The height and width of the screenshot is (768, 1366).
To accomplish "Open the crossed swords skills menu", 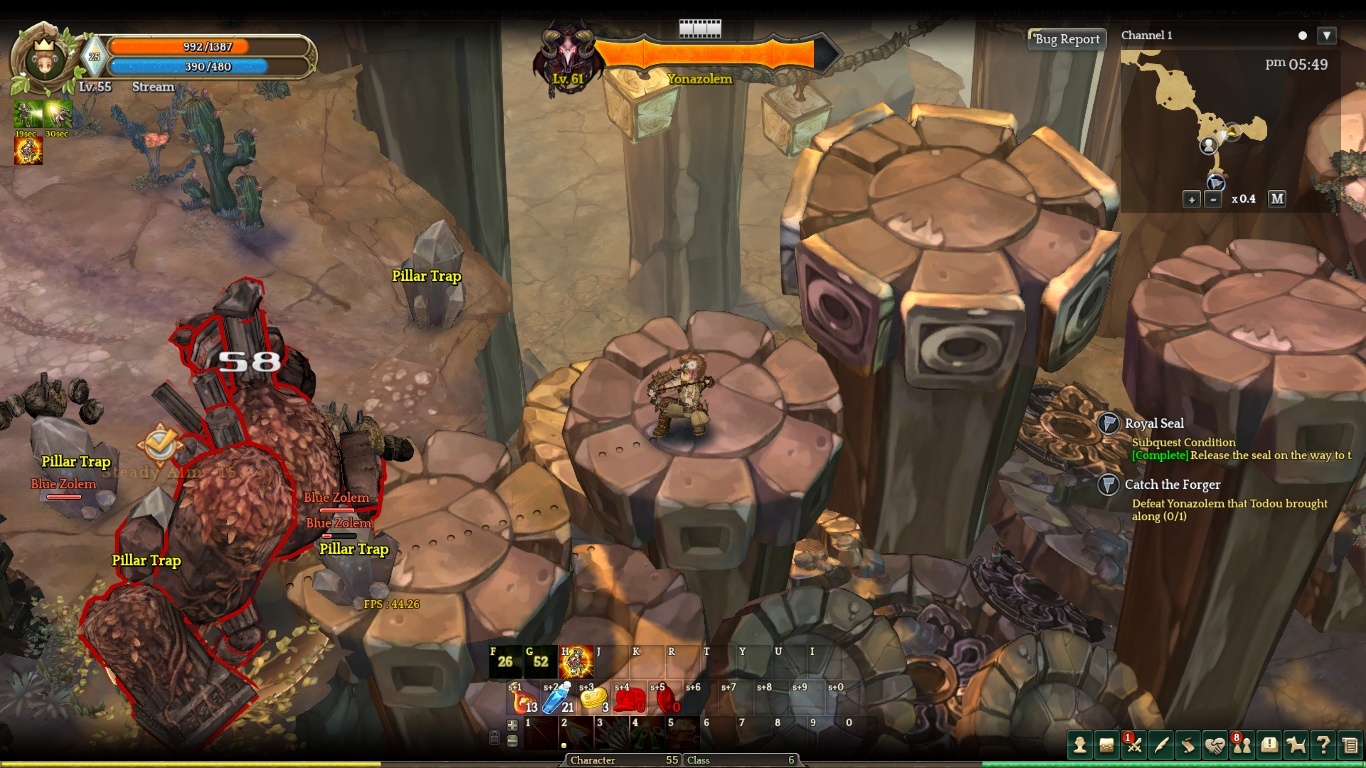I will click(x=1133, y=745).
